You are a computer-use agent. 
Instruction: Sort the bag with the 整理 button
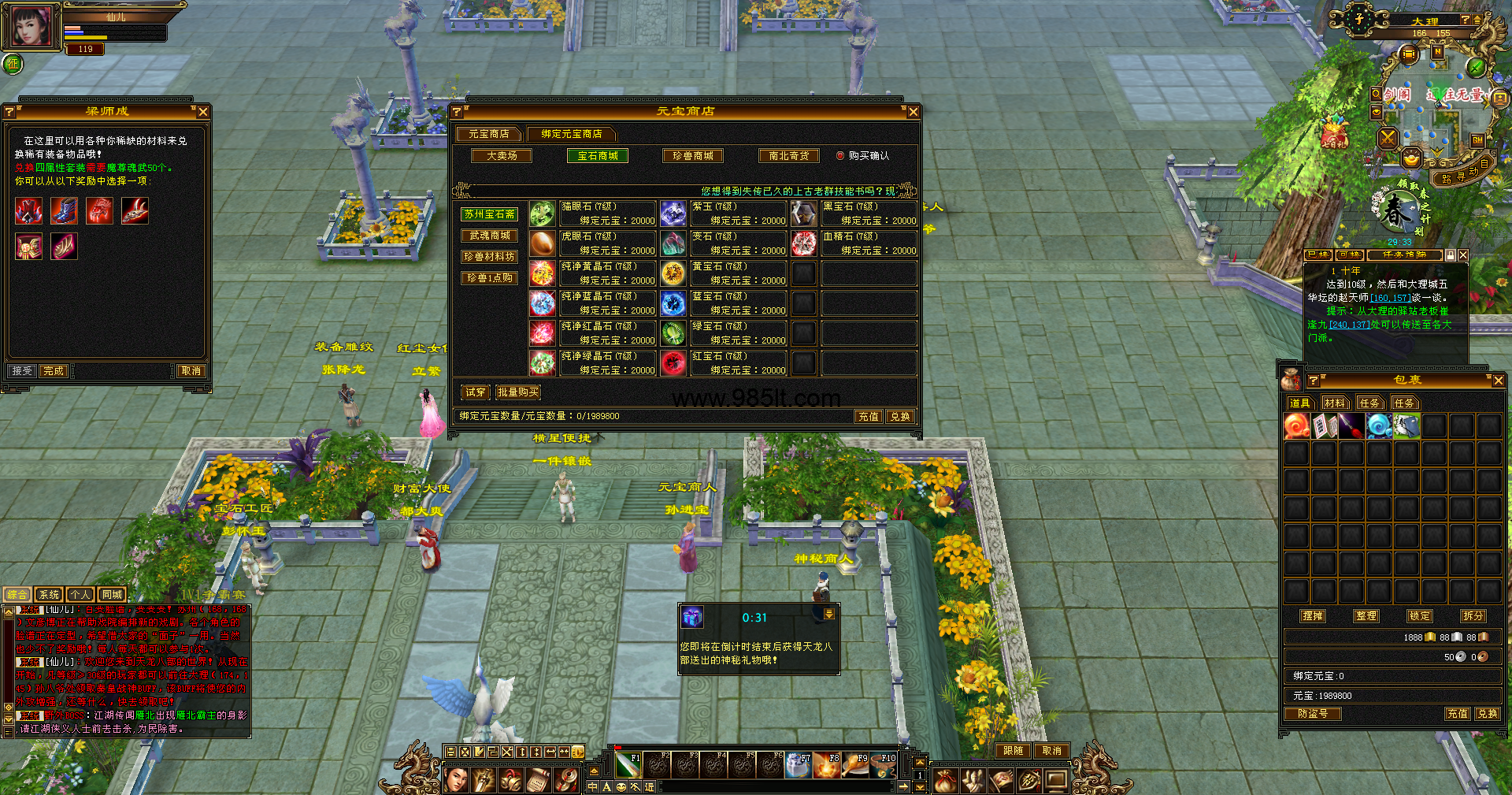(x=1366, y=616)
